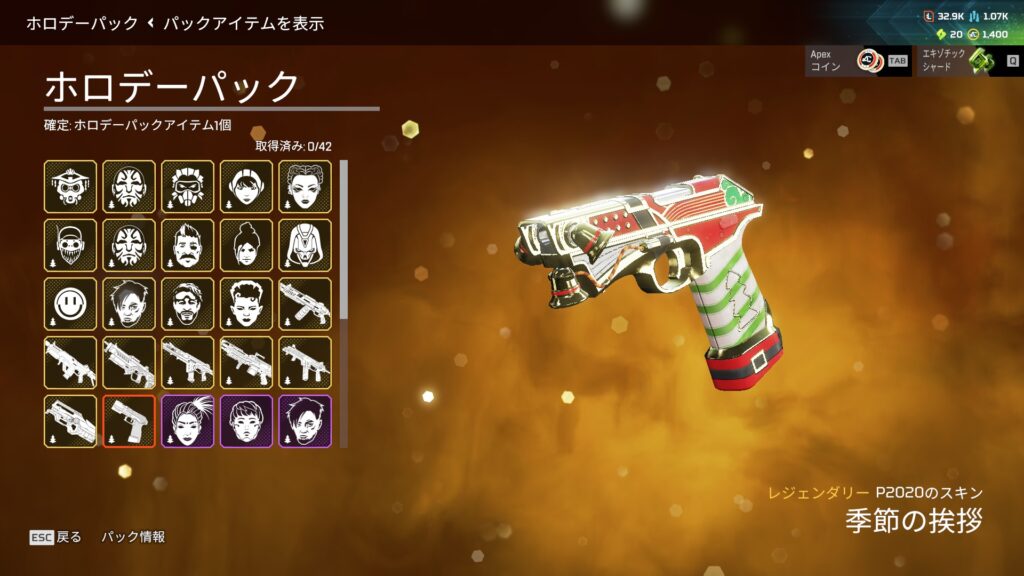Choose the Loba braided-hair legend tile
This screenshot has height=576, width=1024.
(x=305, y=186)
